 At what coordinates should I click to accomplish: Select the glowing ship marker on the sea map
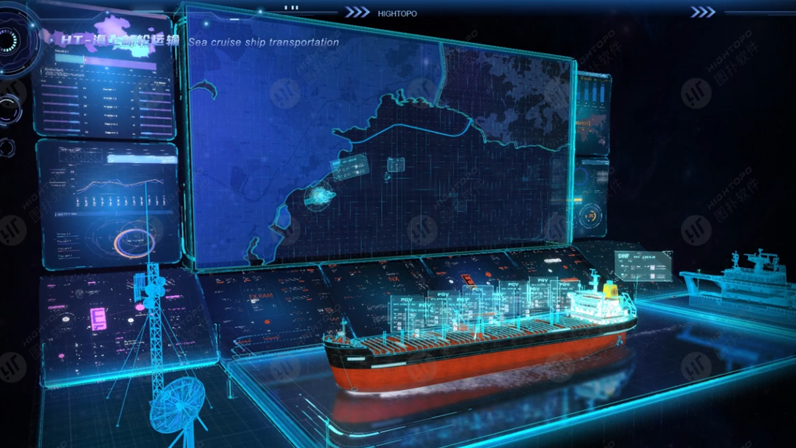321,198
